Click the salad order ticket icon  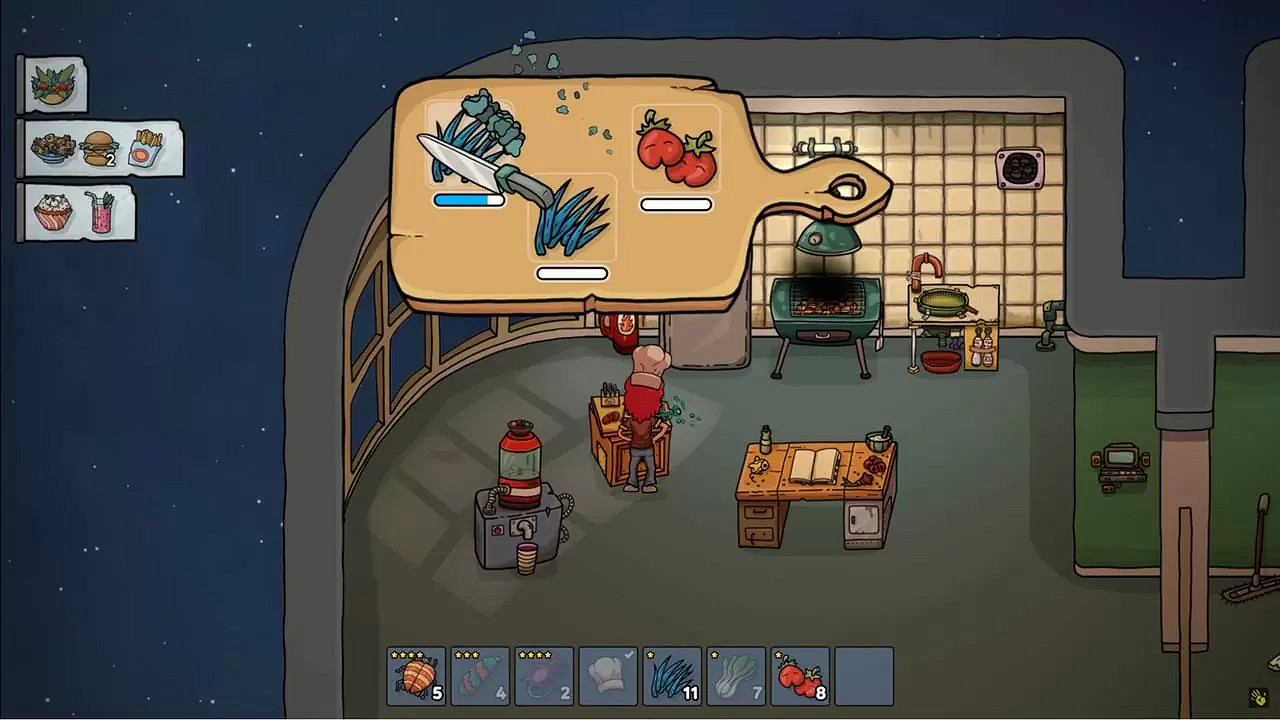point(53,84)
